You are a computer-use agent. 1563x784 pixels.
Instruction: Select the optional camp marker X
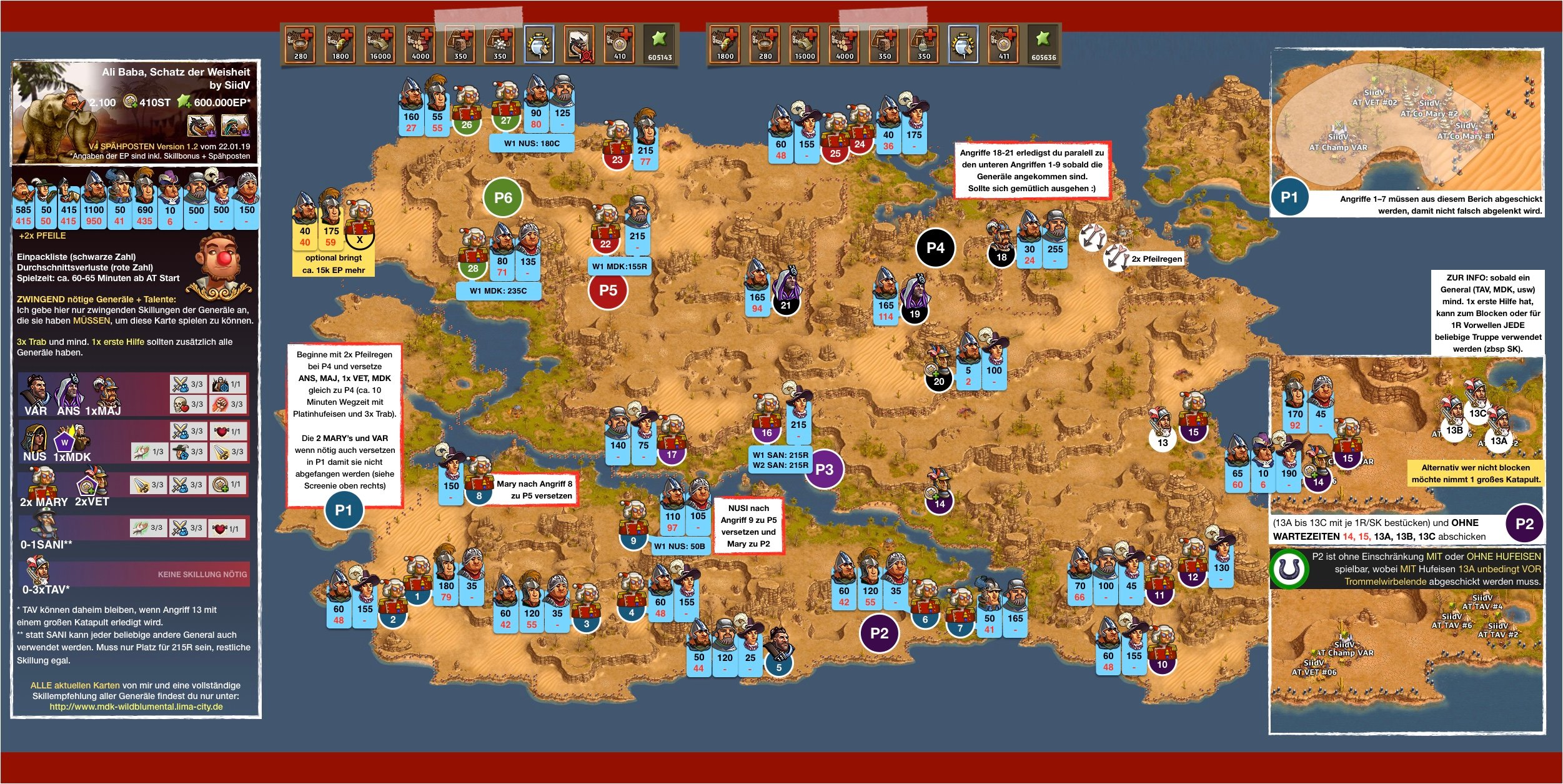click(360, 239)
